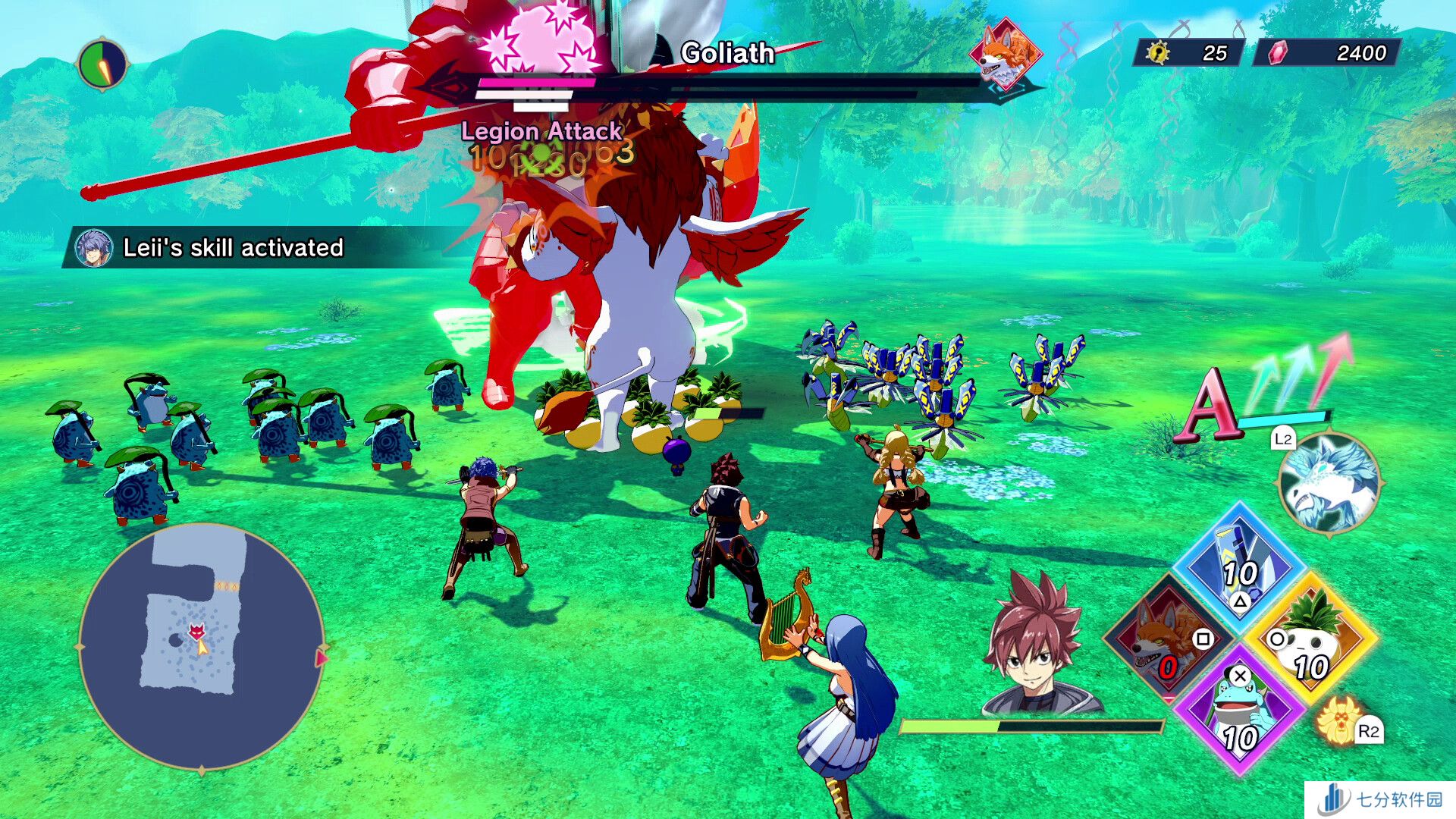Activate the golden lion skill icon
Viewport: 1456px width, 819px height.
click(1338, 719)
